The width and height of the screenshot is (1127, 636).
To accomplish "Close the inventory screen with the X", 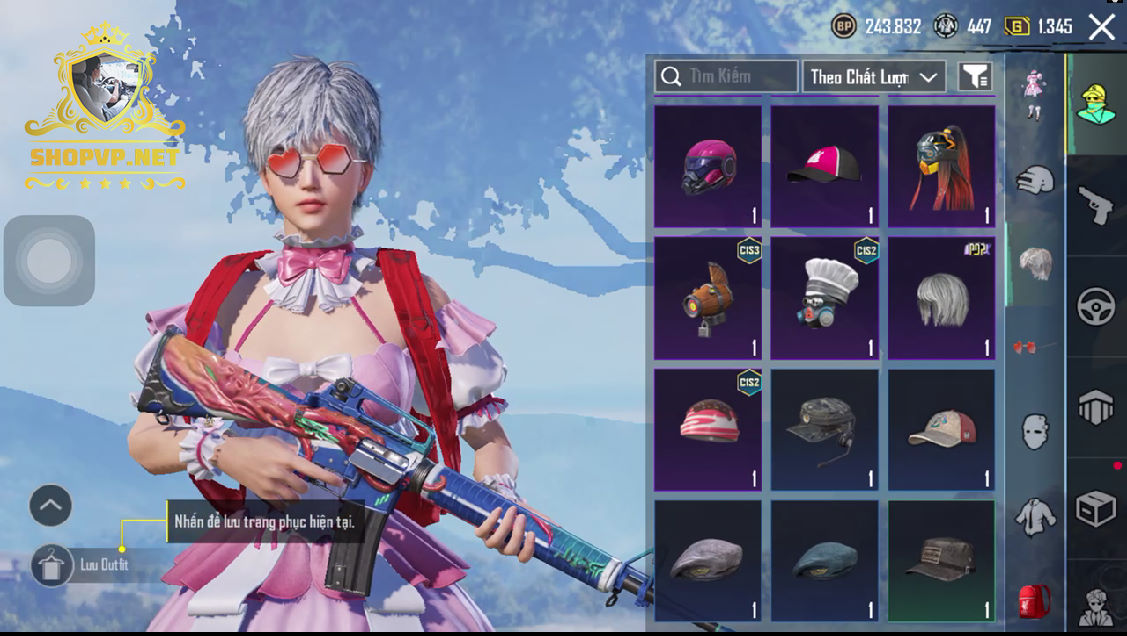I will tap(1101, 27).
